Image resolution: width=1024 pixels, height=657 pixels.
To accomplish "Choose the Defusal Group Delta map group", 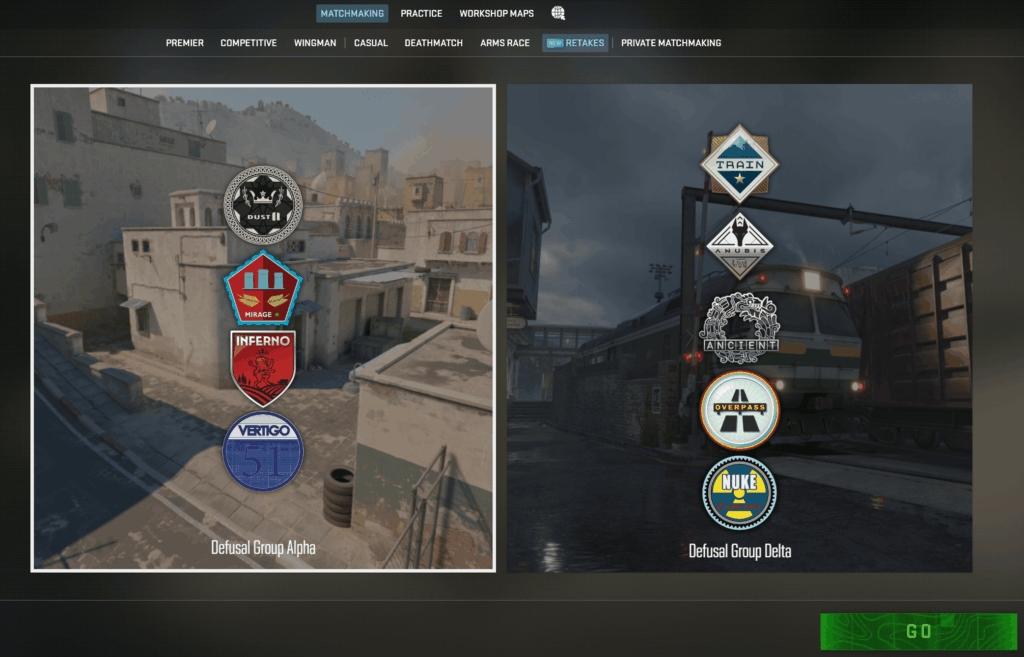I will pyautogui.click(x=739, y=328).
